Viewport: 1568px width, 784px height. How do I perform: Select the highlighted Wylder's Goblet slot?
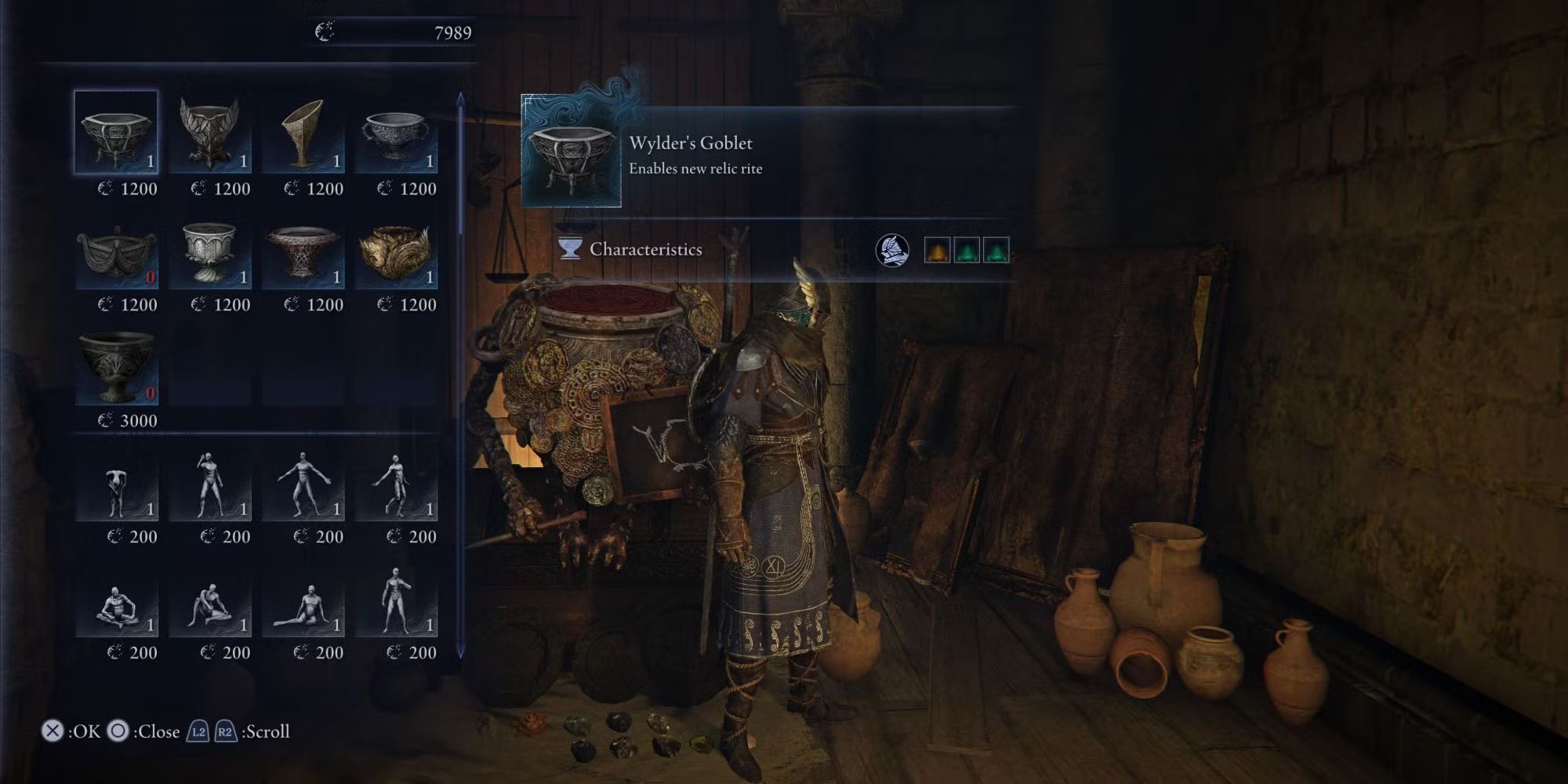coord(116,132)
